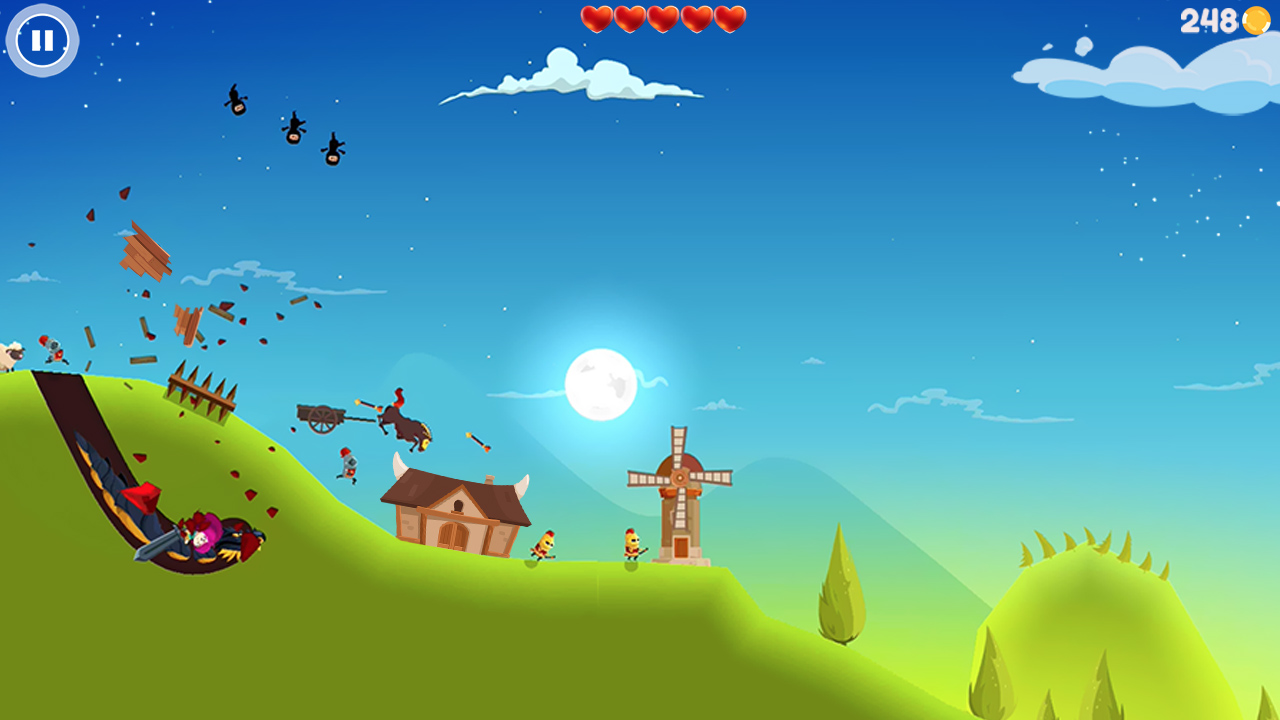Click the pause button
Screen dimensions: 1280x720
[41, 40]
